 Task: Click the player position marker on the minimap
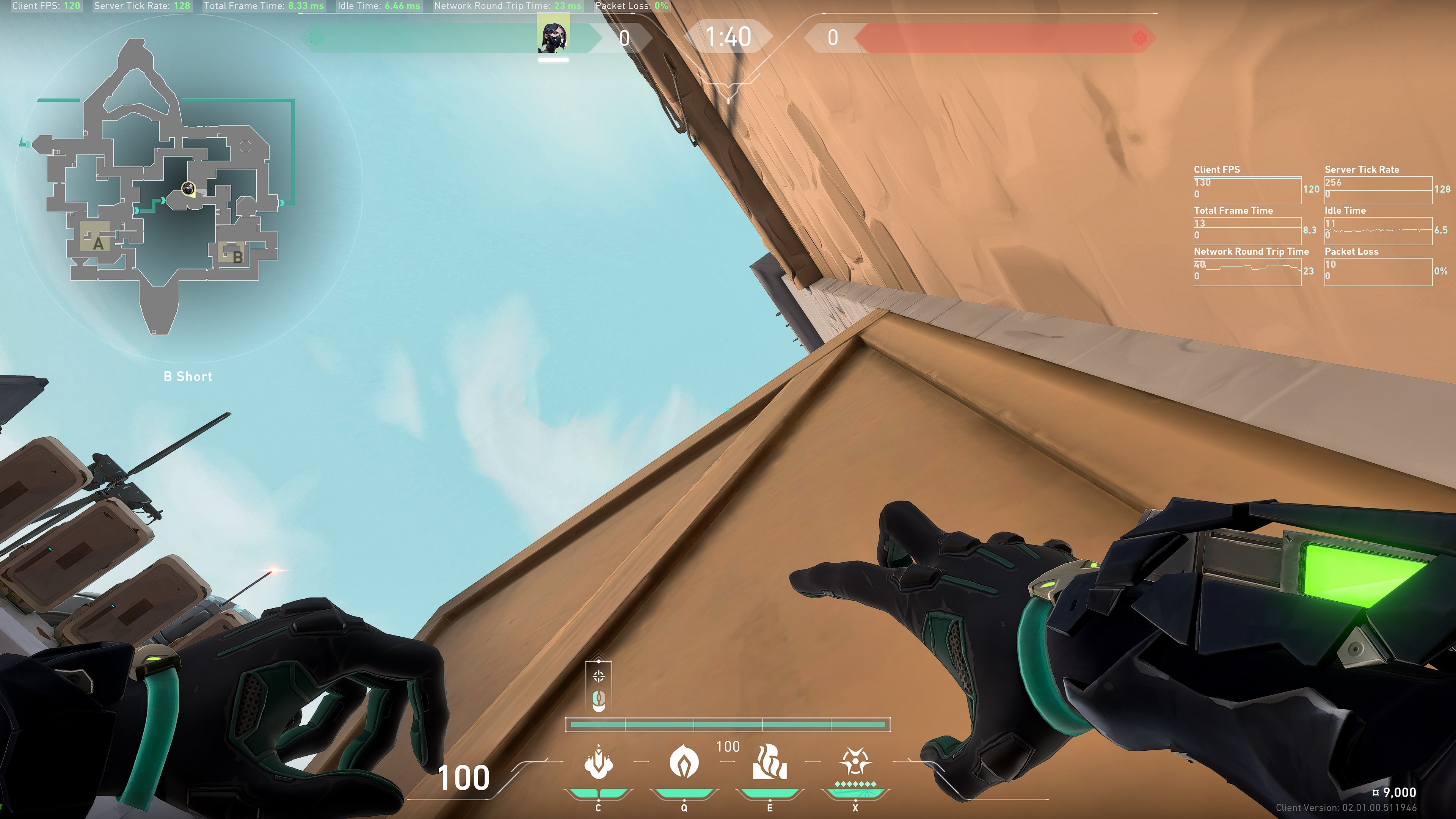(x=188, y=188)
